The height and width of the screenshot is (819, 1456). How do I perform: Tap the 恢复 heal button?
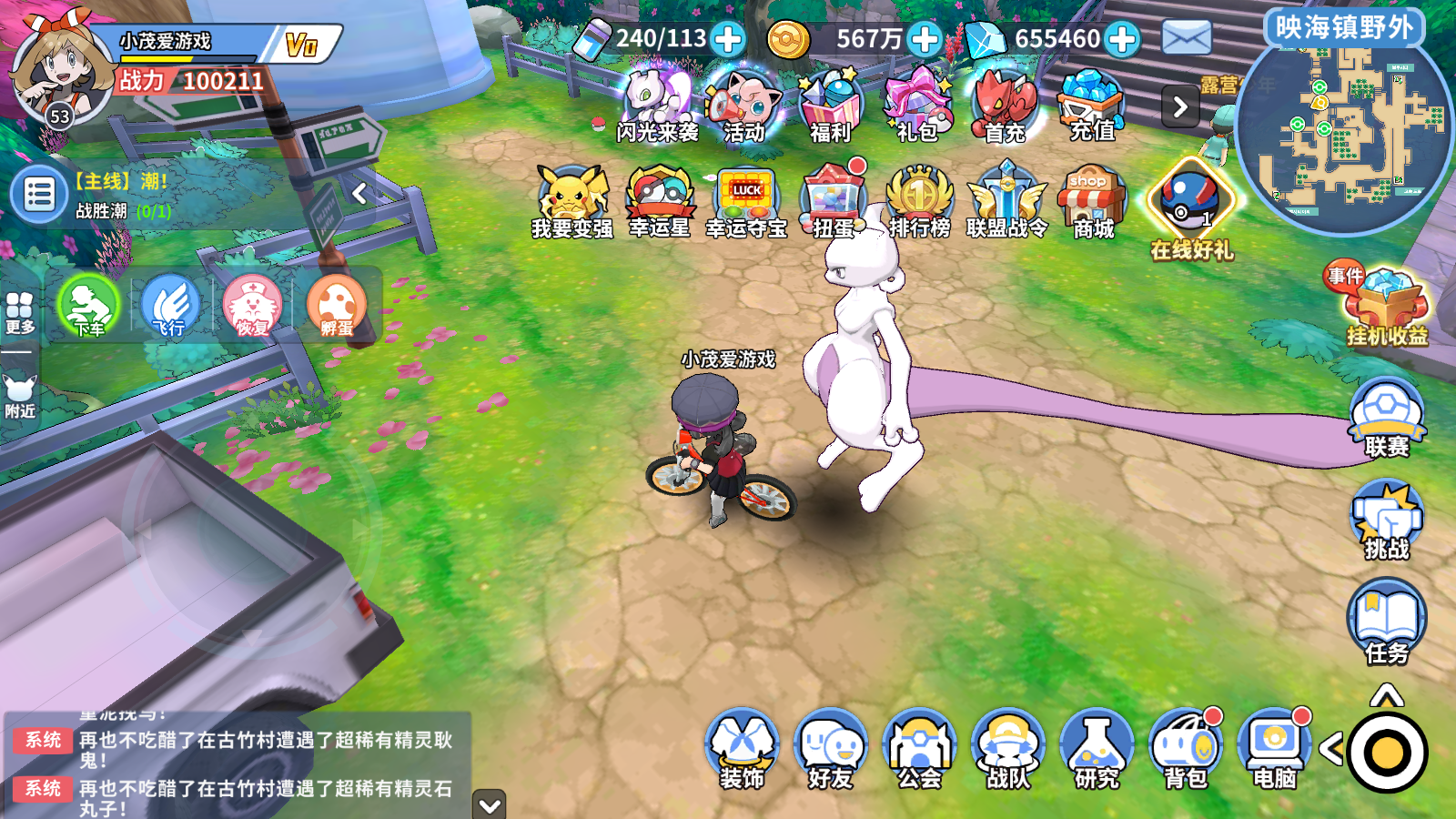pos(252,306)
